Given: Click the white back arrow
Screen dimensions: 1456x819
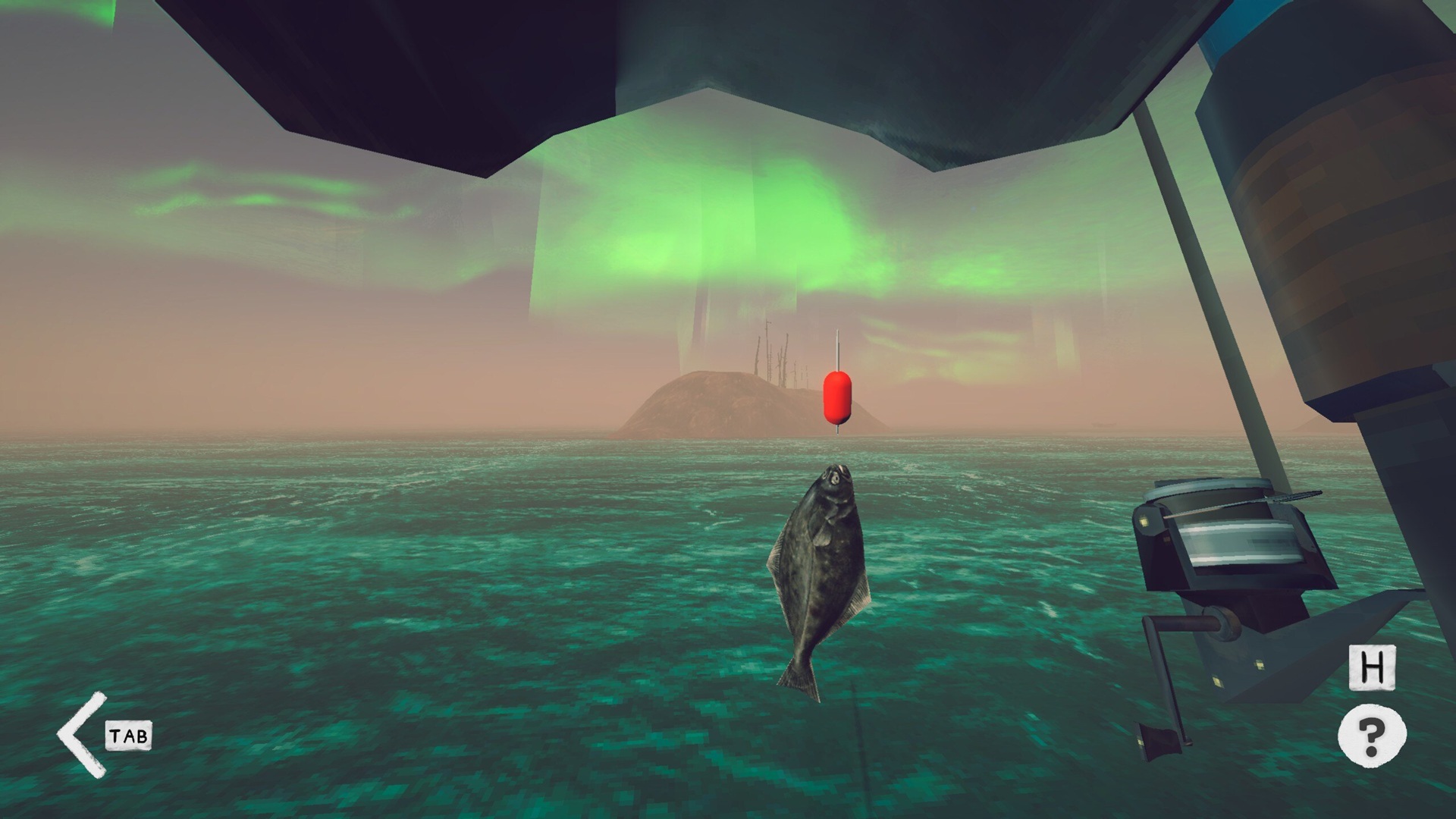Looking at the screenshot, I should point(82,734).
